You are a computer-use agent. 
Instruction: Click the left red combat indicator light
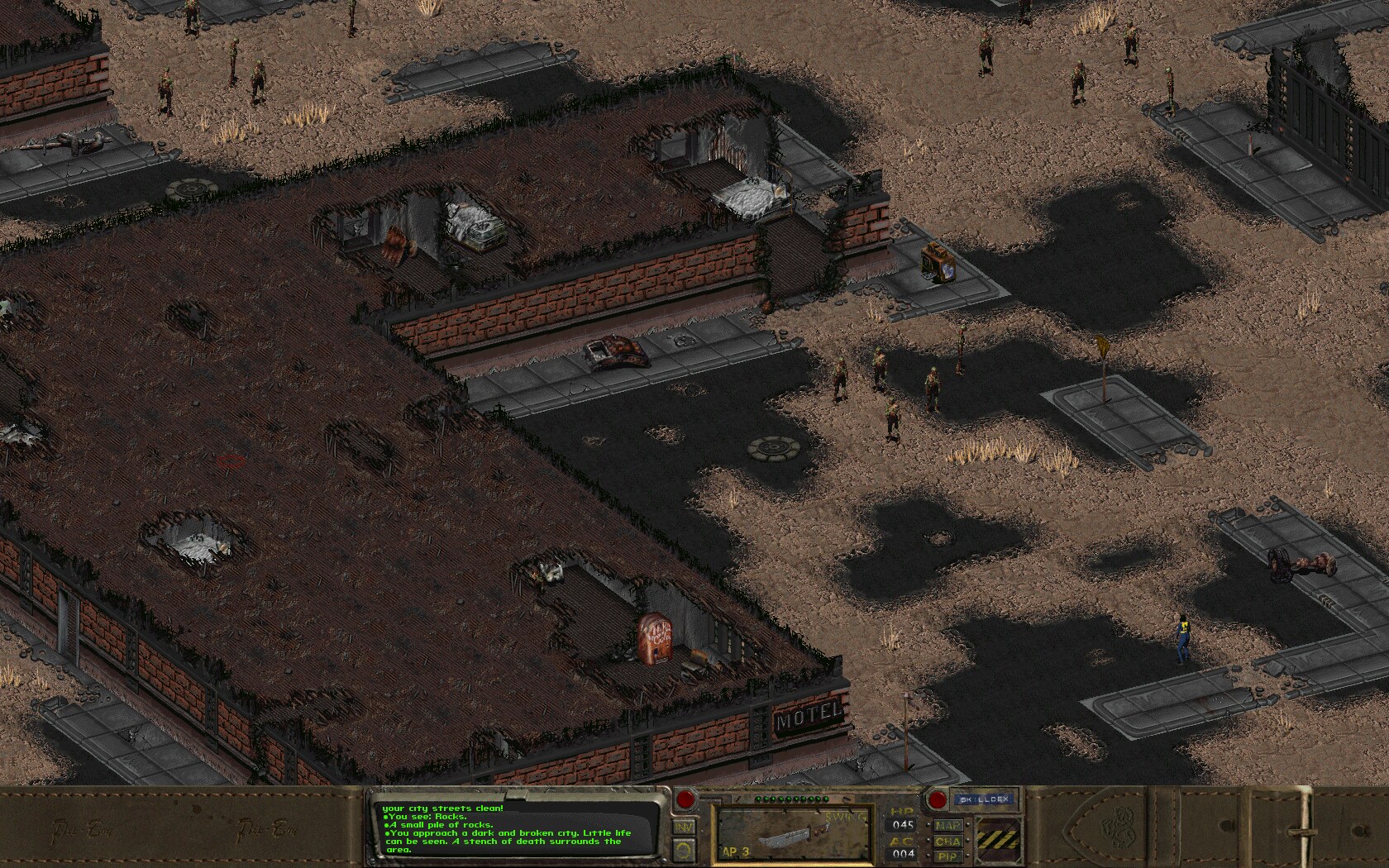[x=686, y=800]
